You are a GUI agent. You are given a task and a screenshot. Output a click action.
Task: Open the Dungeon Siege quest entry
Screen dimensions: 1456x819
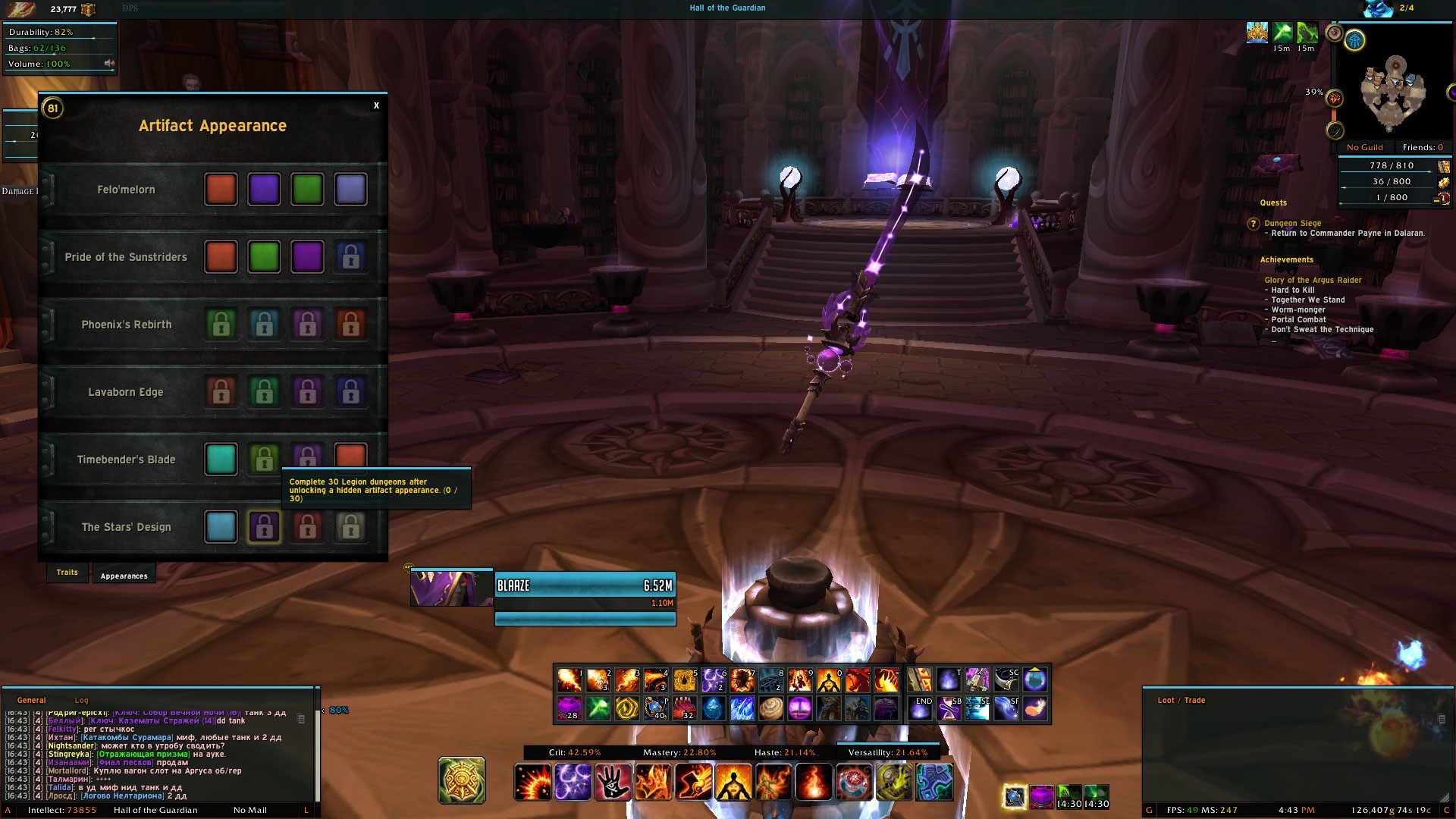(x=1292, y=223)
